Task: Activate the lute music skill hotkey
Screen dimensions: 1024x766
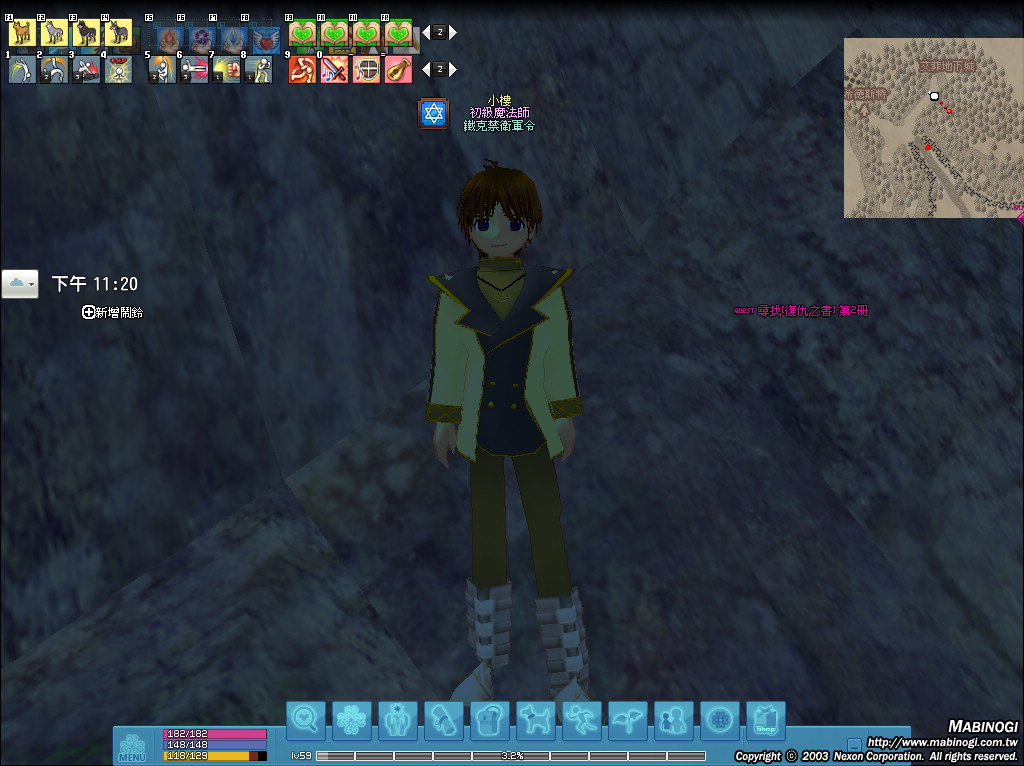Action: click(x=398, y=70)
